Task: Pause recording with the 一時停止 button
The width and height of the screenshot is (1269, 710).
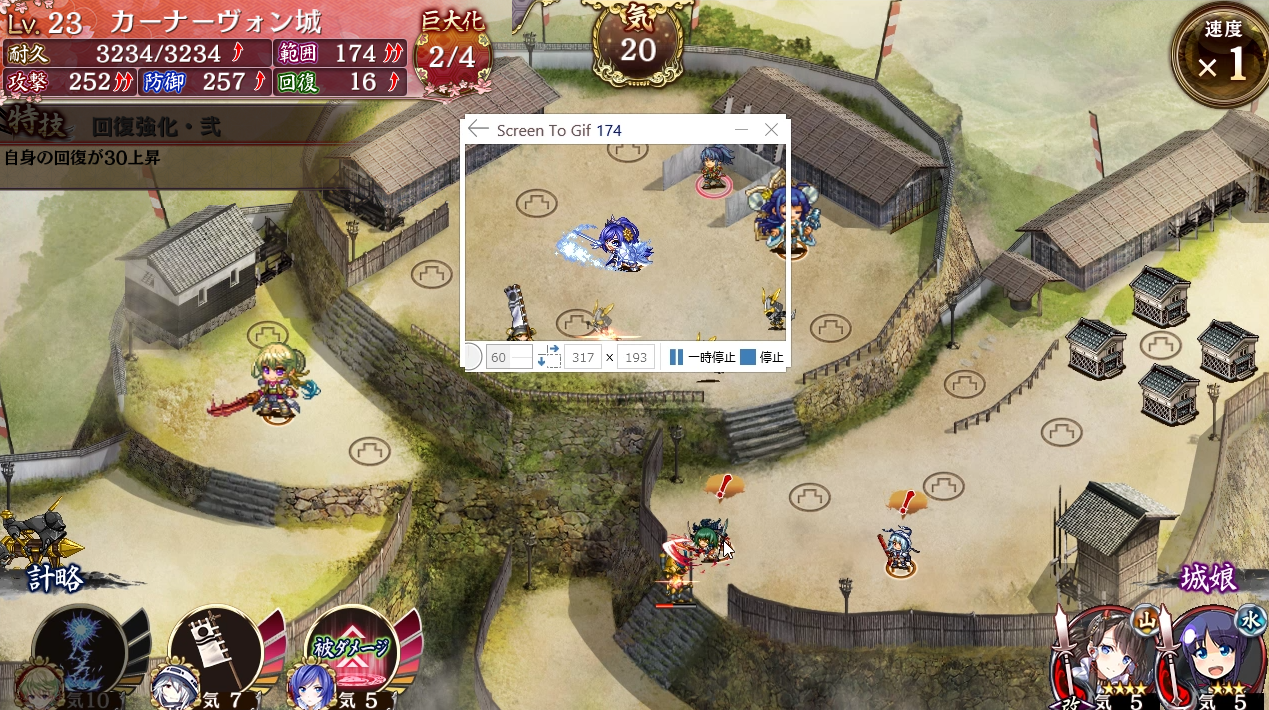Action: point(702,357)
